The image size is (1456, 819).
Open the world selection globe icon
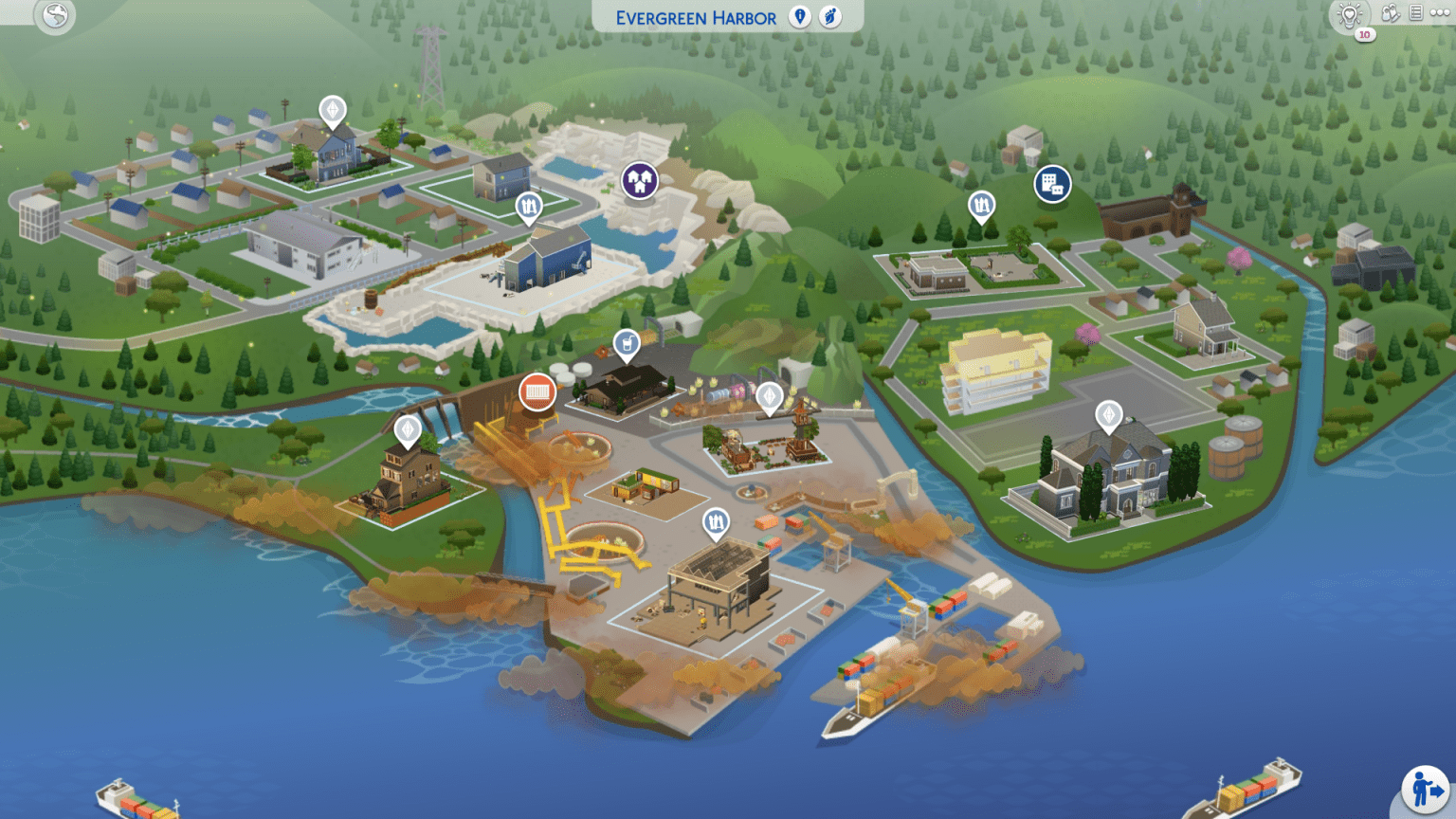[54, 16]
